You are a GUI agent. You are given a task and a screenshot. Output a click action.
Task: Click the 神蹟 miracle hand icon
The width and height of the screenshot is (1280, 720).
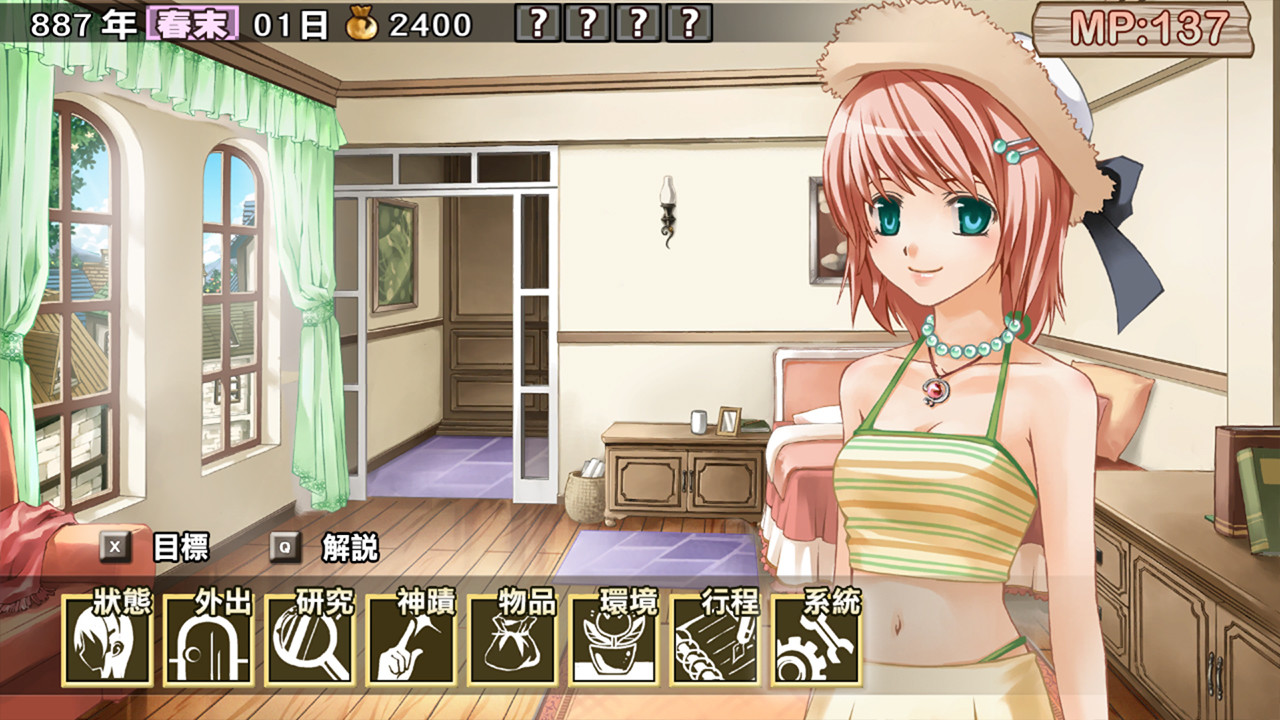(x=409, y=640)
